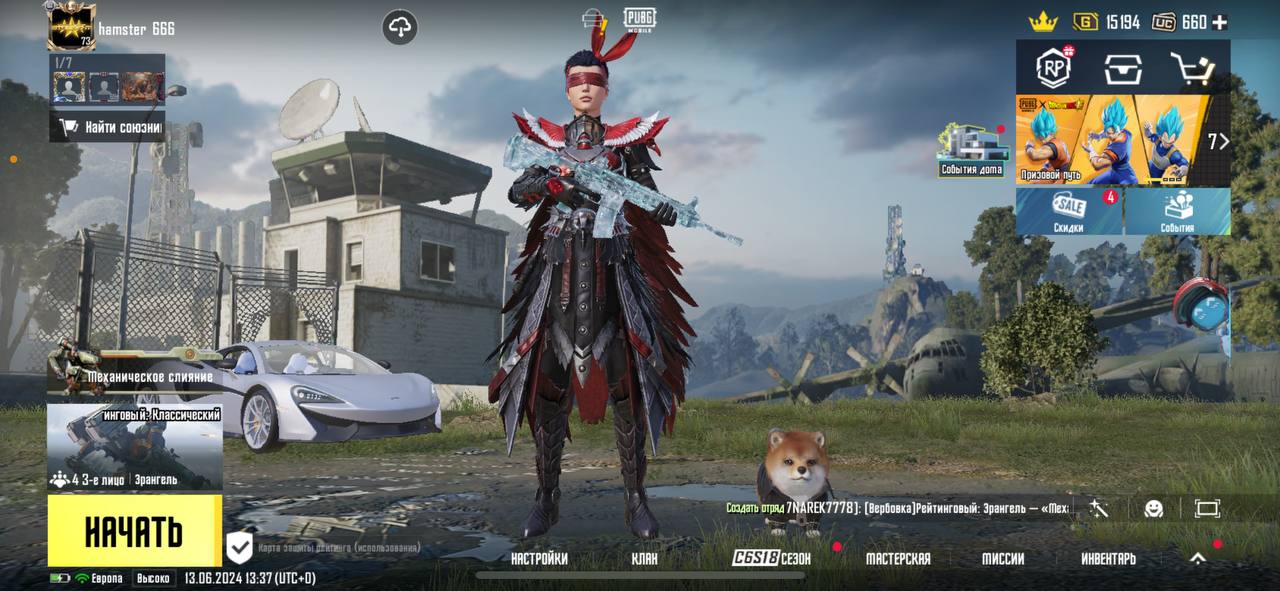Open the НАСТРОЙКИ settings menu
1280x591 pixels.
(539, 559)
